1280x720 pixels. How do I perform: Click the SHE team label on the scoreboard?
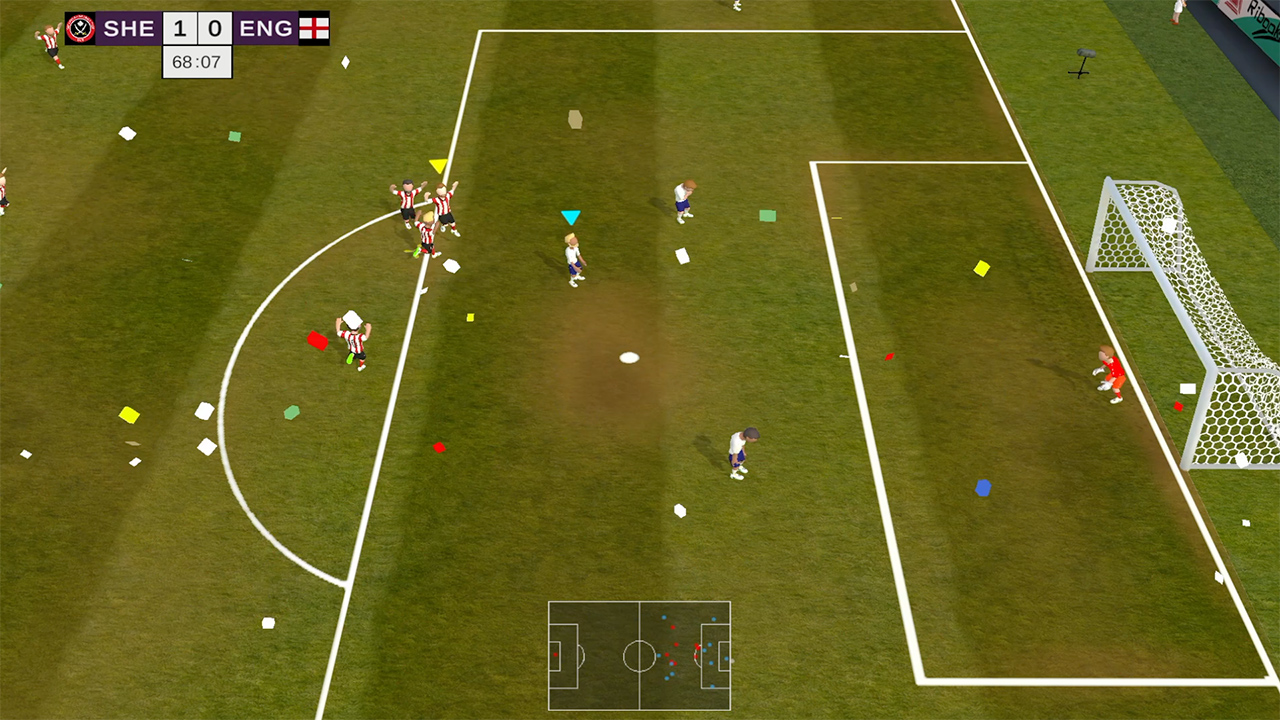(128, 27)
